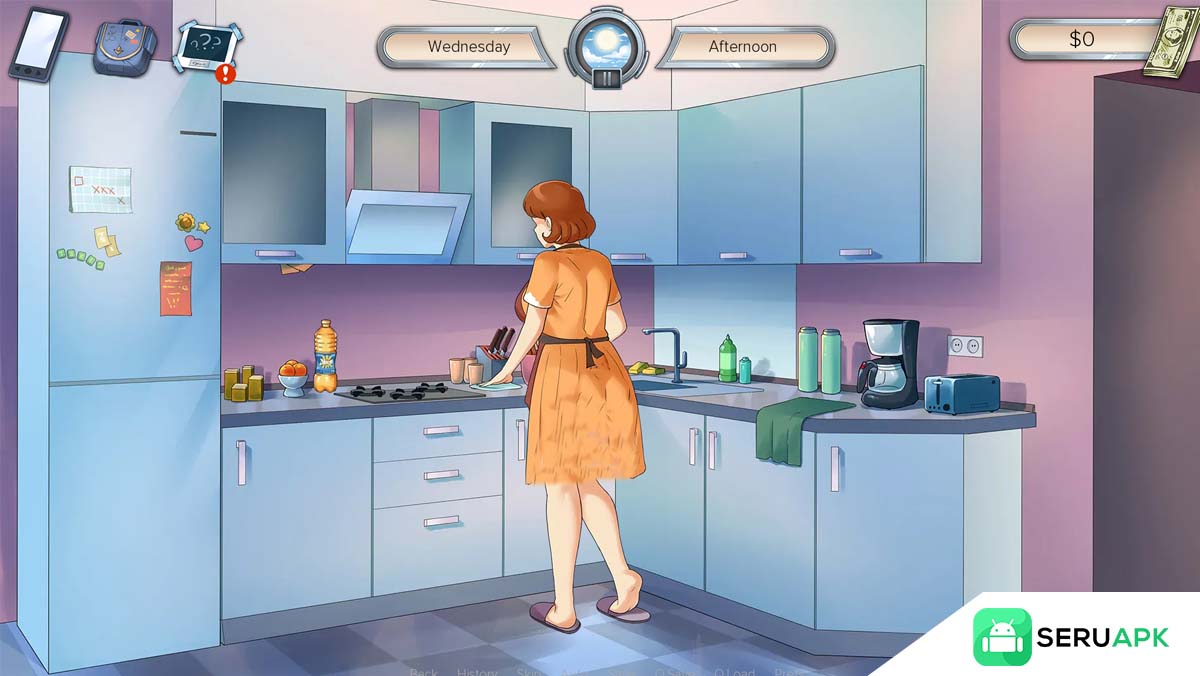Open the smartphone menu
This screenshot has width=1200, height=676.
[x=38, y=43]
